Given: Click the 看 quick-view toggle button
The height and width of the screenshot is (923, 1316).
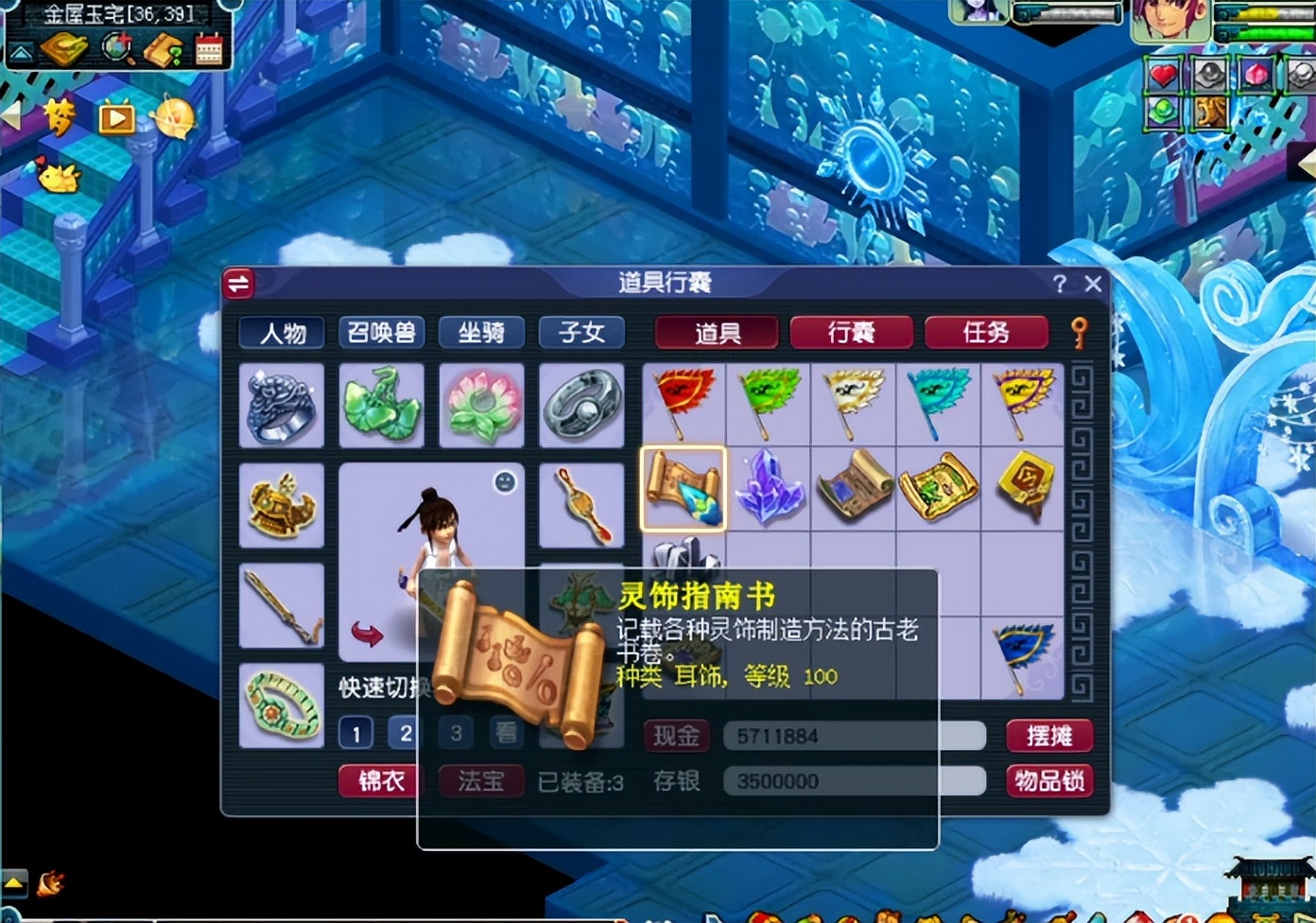Looking at the screenshot, I should [x=506, y=733].
